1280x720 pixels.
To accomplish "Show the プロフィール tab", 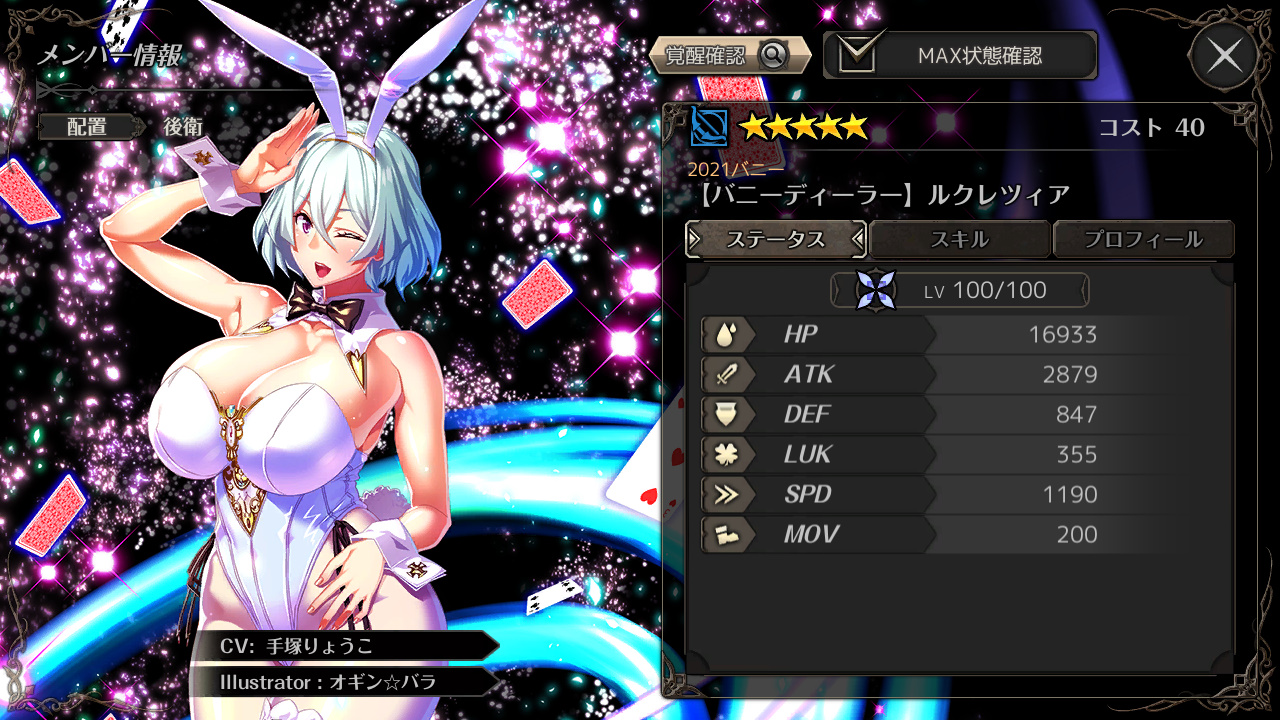I will (1143, 240).
